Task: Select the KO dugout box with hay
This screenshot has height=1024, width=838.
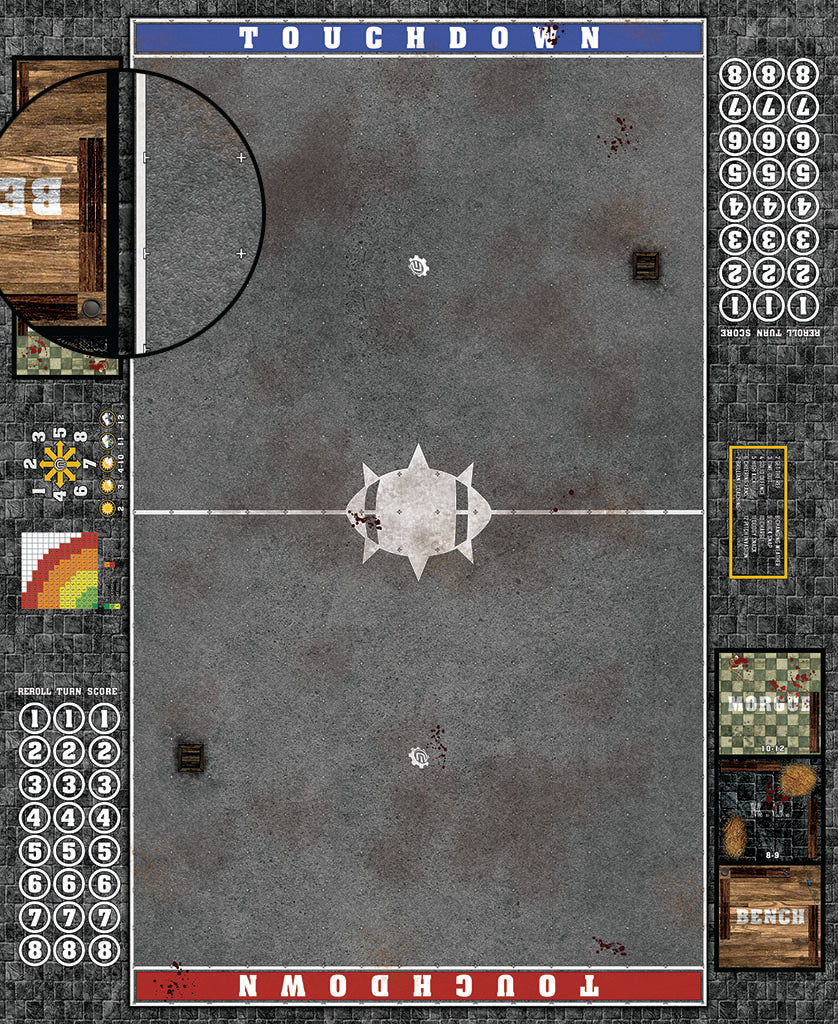Action: click(x=768, y=810)
